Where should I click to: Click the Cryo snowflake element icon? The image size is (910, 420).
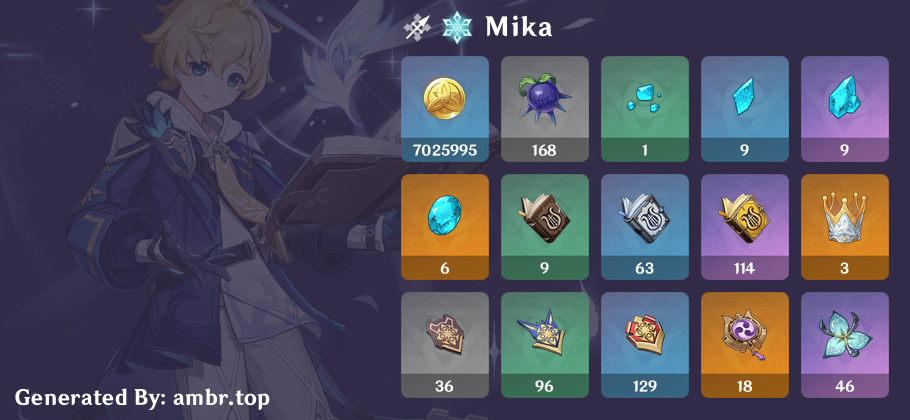(458, 27)
